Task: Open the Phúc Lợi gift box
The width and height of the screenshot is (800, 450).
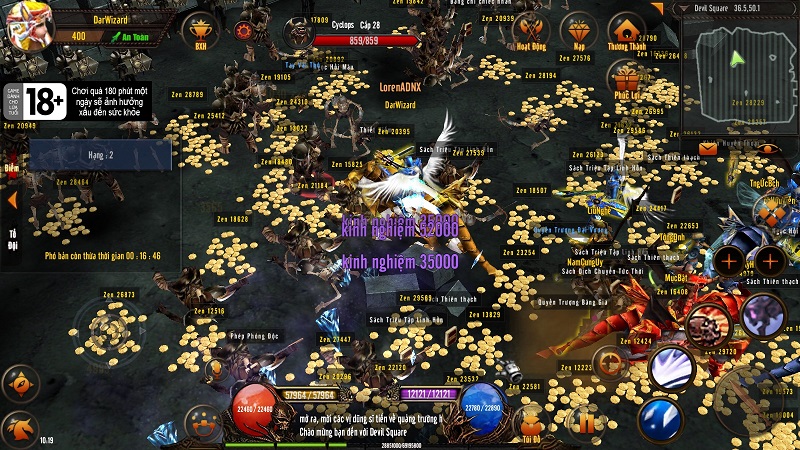Action: pos(626,78)
